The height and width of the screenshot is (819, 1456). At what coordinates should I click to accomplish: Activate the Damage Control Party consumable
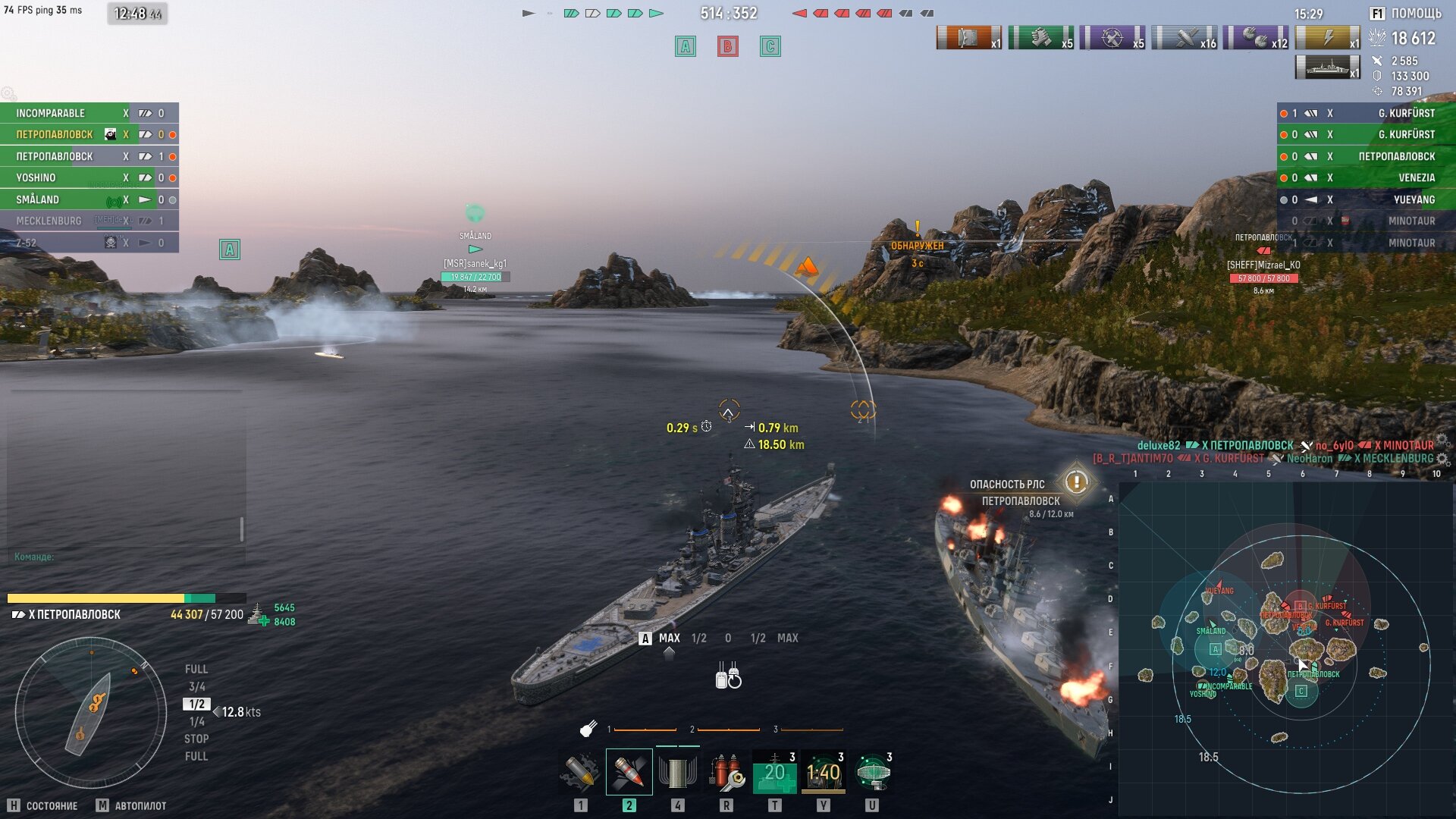pos(726,772)
